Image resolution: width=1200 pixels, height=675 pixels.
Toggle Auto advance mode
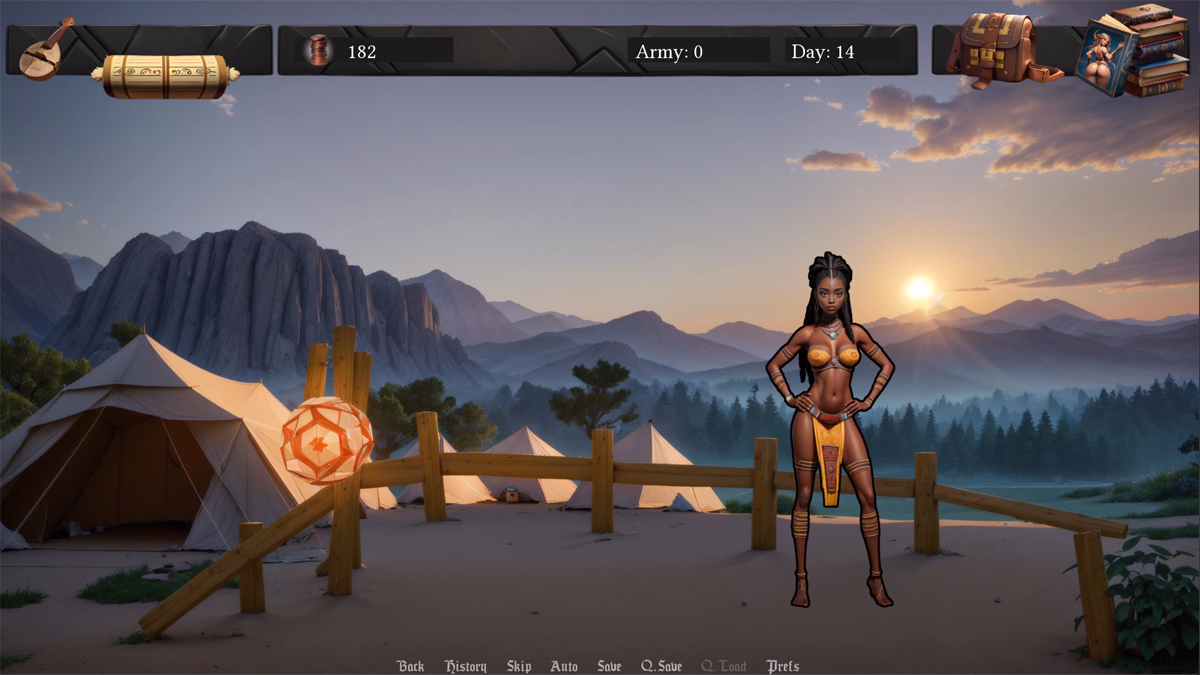(564, 666)
